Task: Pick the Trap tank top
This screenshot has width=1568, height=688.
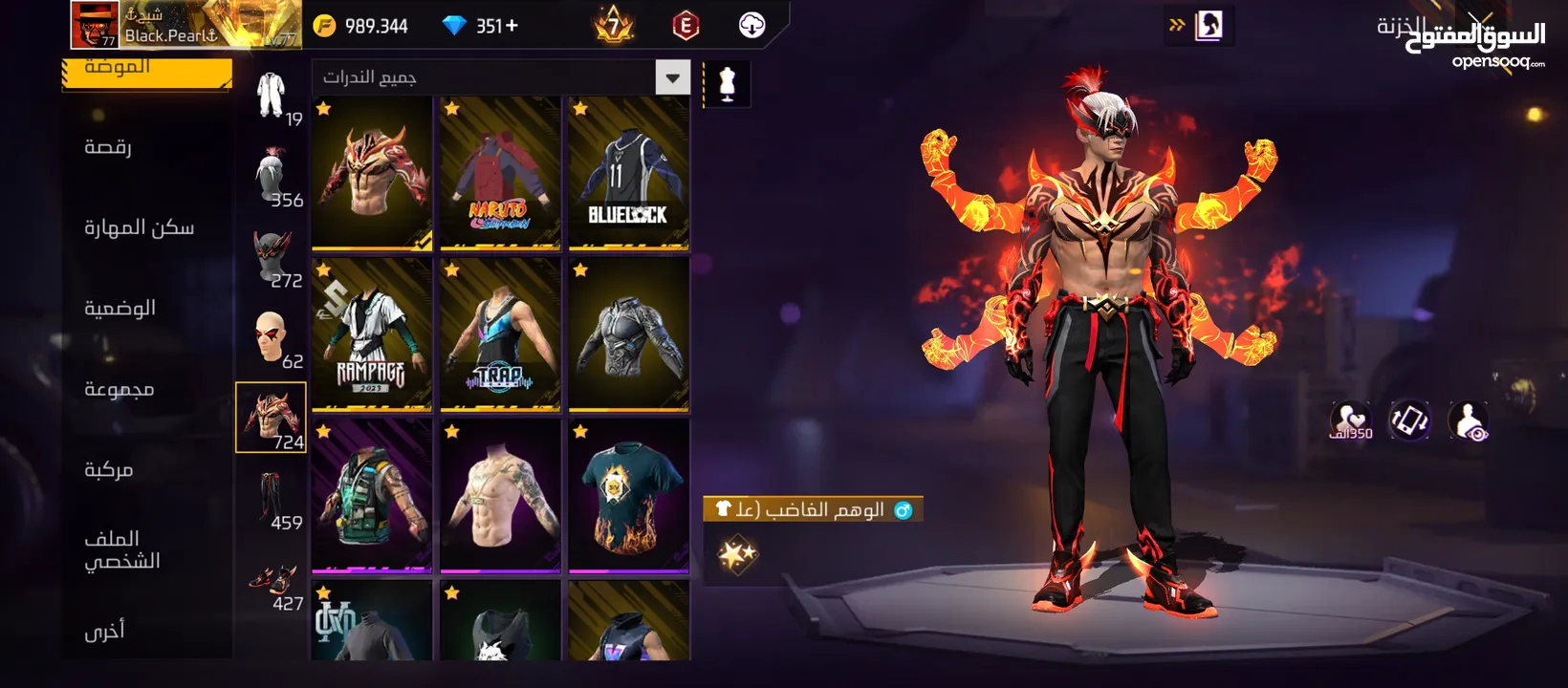Action: (500, 334)
